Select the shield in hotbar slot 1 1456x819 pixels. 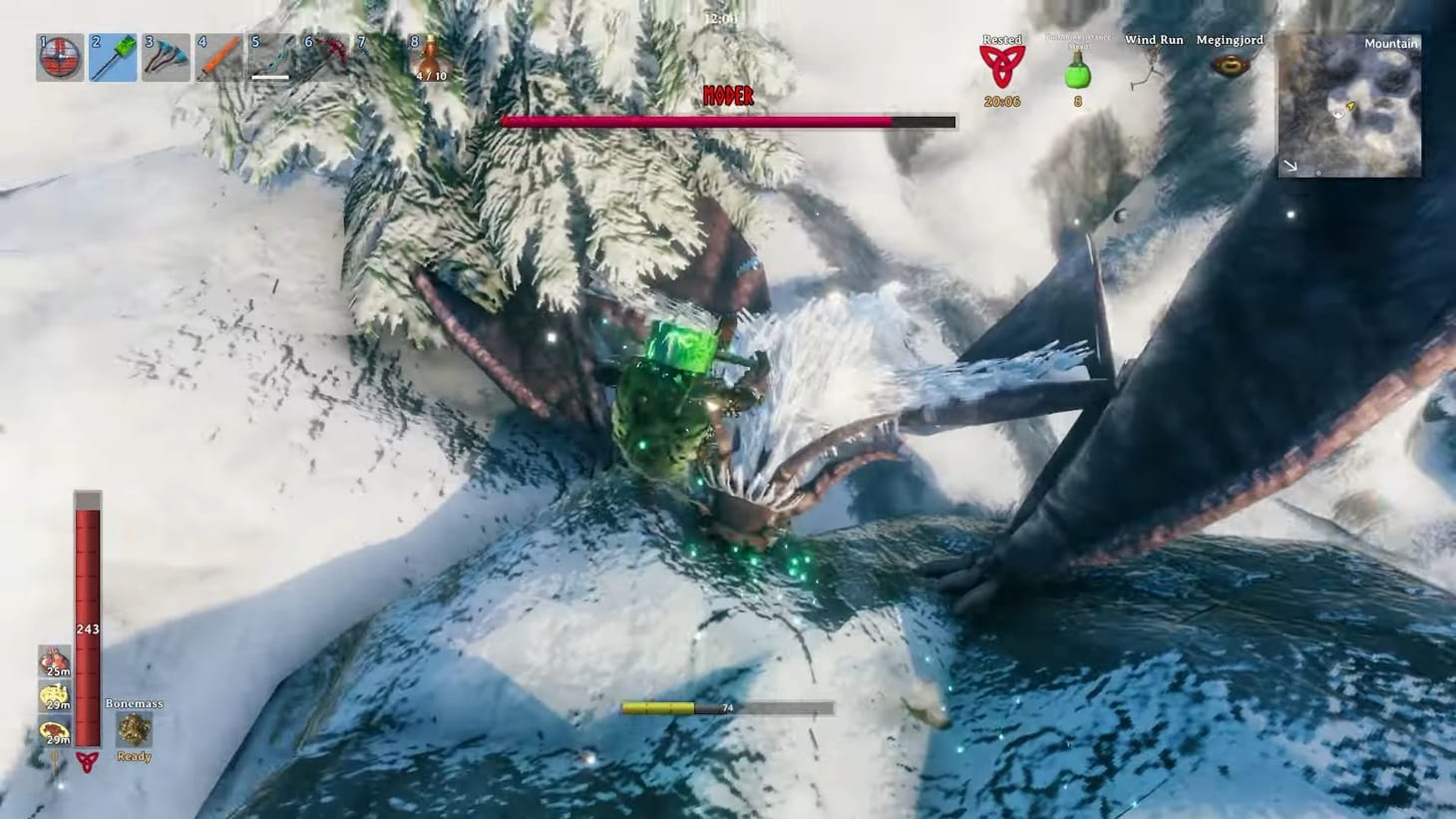click(59, 57)
